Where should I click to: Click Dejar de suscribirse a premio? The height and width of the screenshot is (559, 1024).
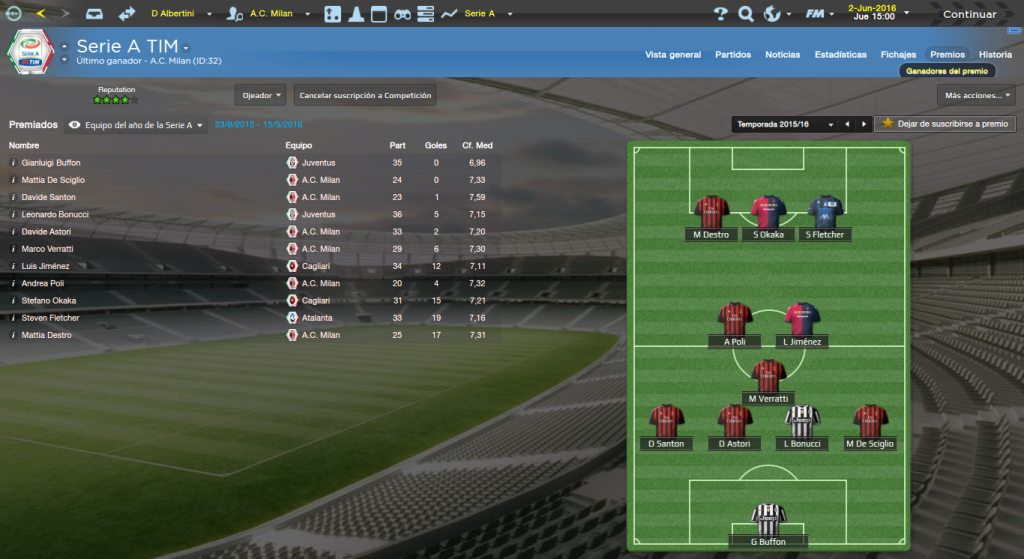[945, 124]
